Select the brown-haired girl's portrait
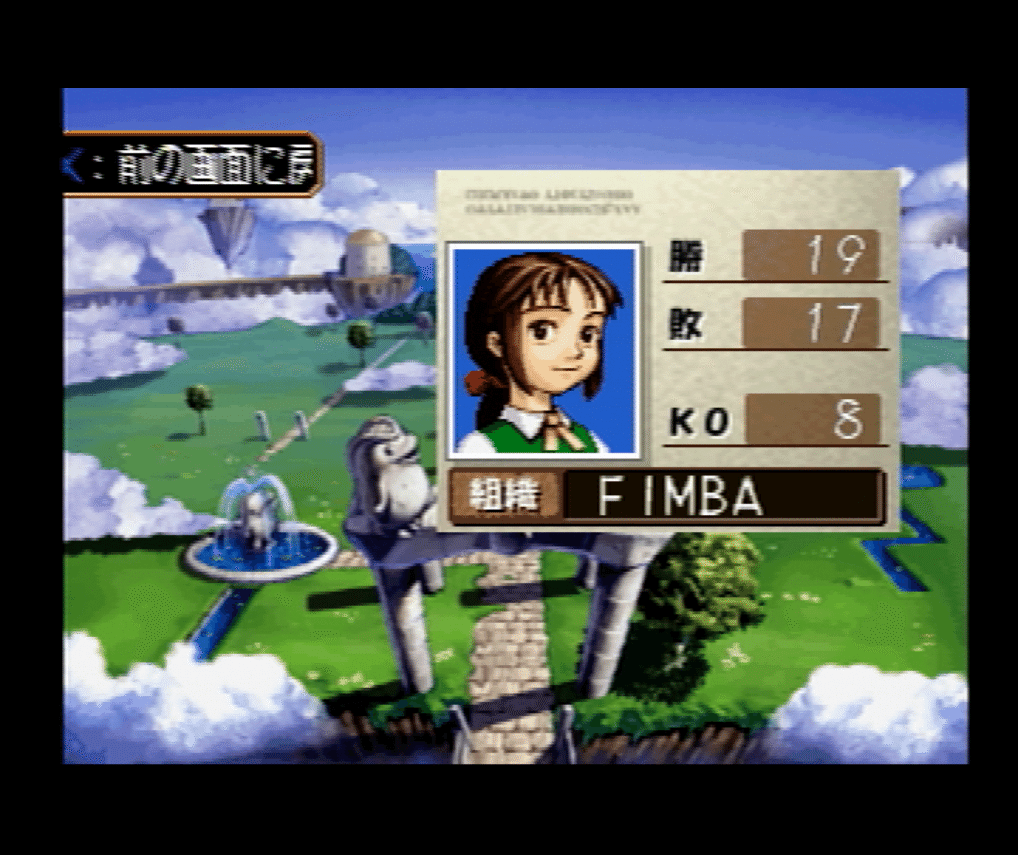The image size is (1018, 855). tap(544, 350)
